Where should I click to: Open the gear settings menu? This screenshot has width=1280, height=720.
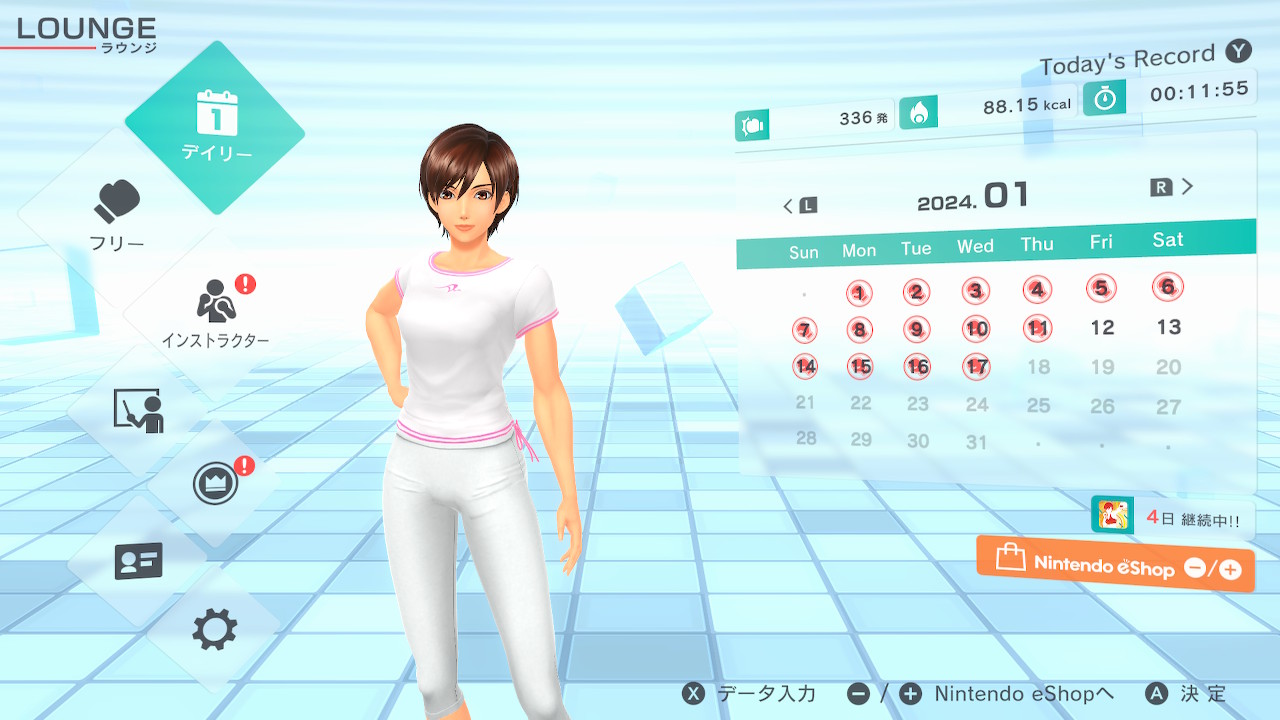(215, 630)
